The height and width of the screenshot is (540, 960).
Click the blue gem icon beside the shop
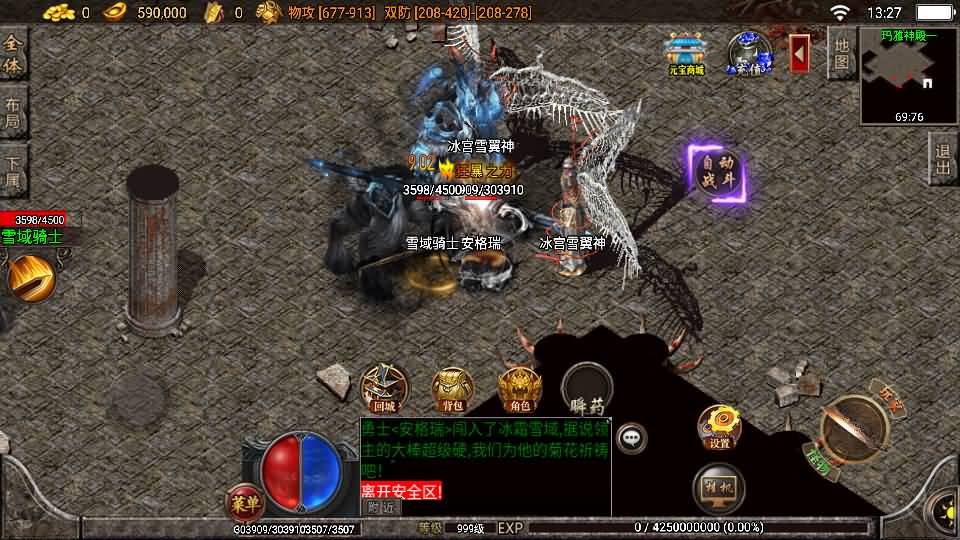tap(748, 54)
